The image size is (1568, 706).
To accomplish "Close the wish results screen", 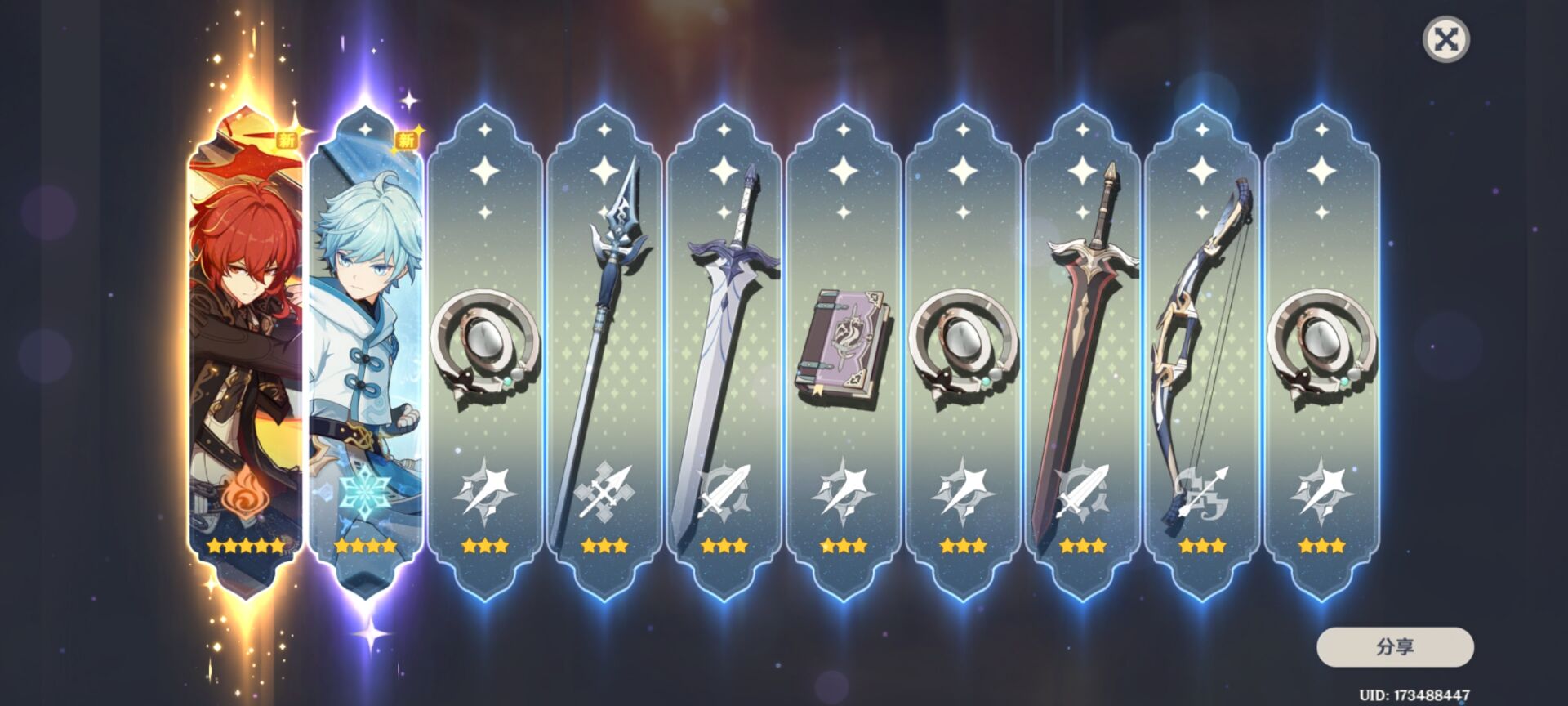I will pos(1445,40).
